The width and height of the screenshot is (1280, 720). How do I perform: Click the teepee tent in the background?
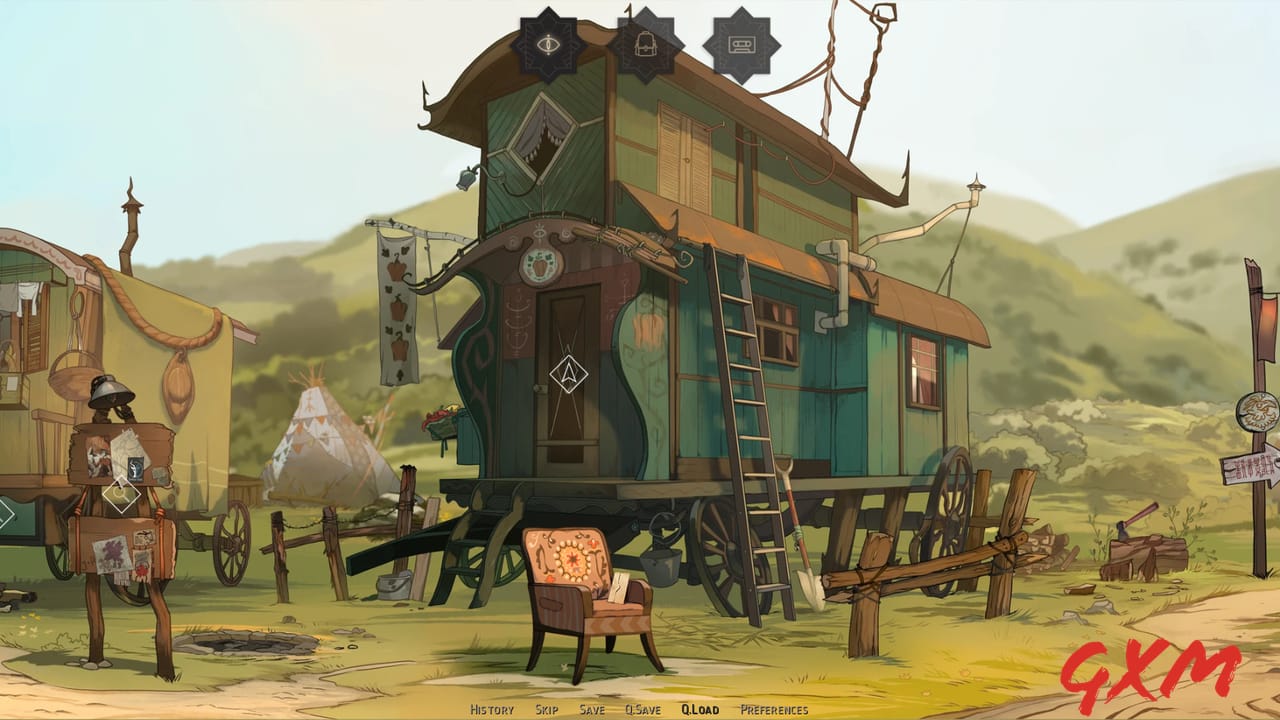[320, 440]
